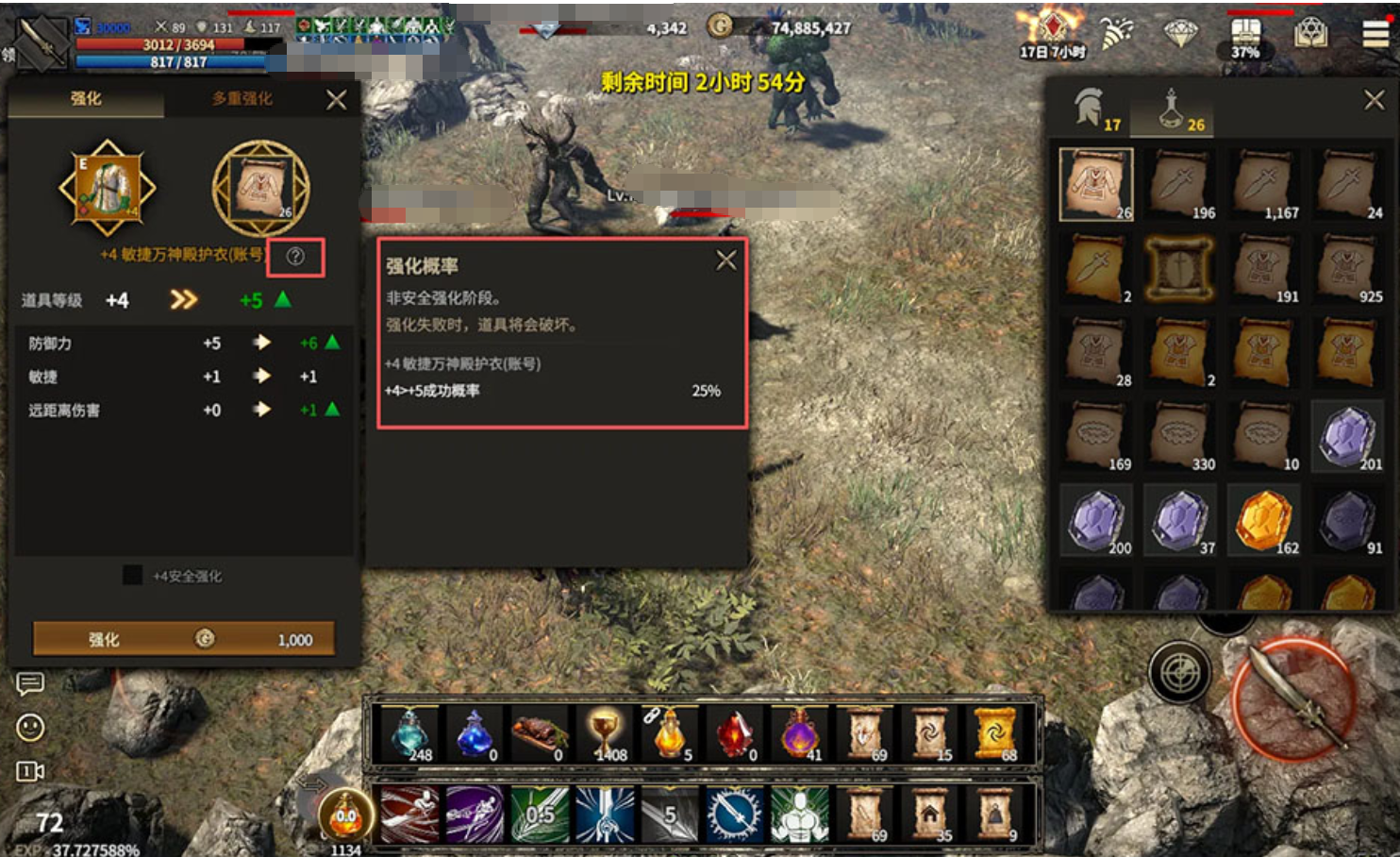The image size is (1400, 857).
Task: Open the chat bubble icon
Action: pos(30,682)
